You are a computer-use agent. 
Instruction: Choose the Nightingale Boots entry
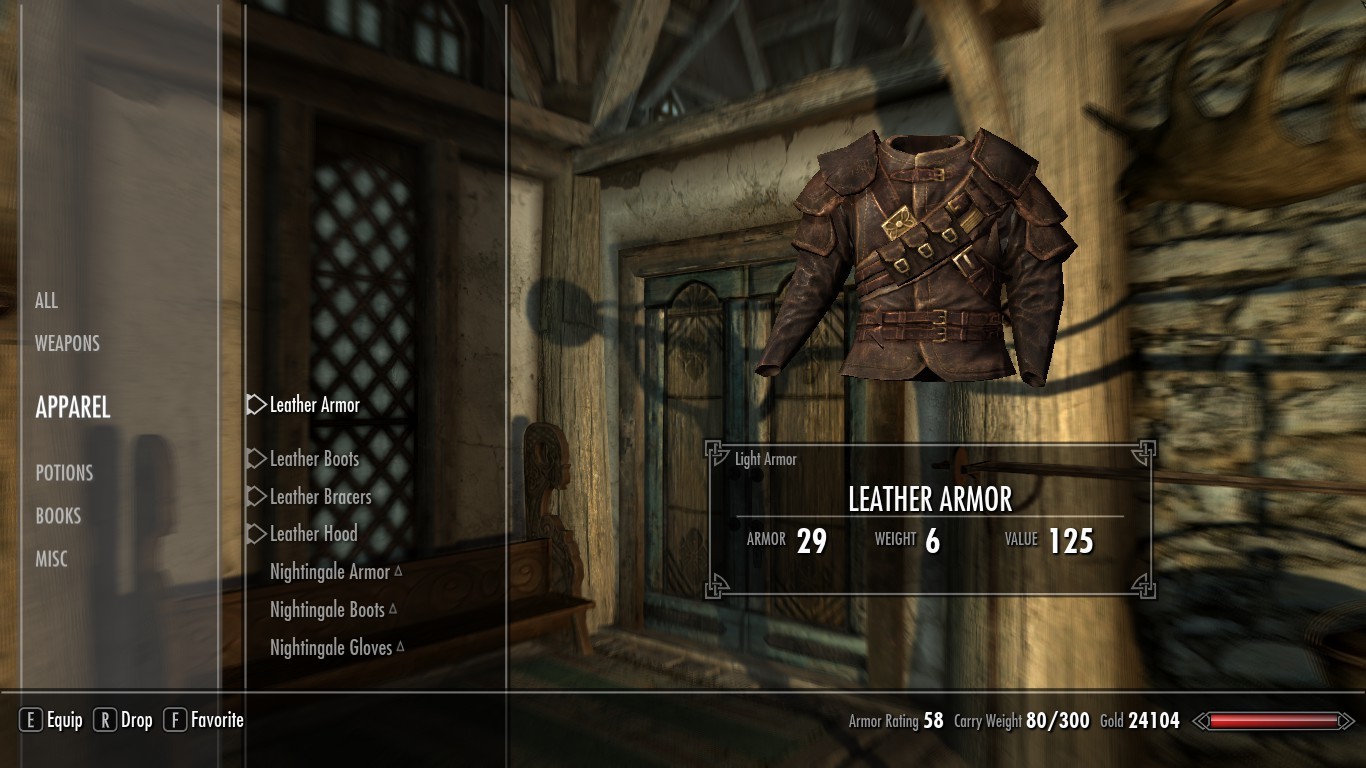tap(327, 610)
